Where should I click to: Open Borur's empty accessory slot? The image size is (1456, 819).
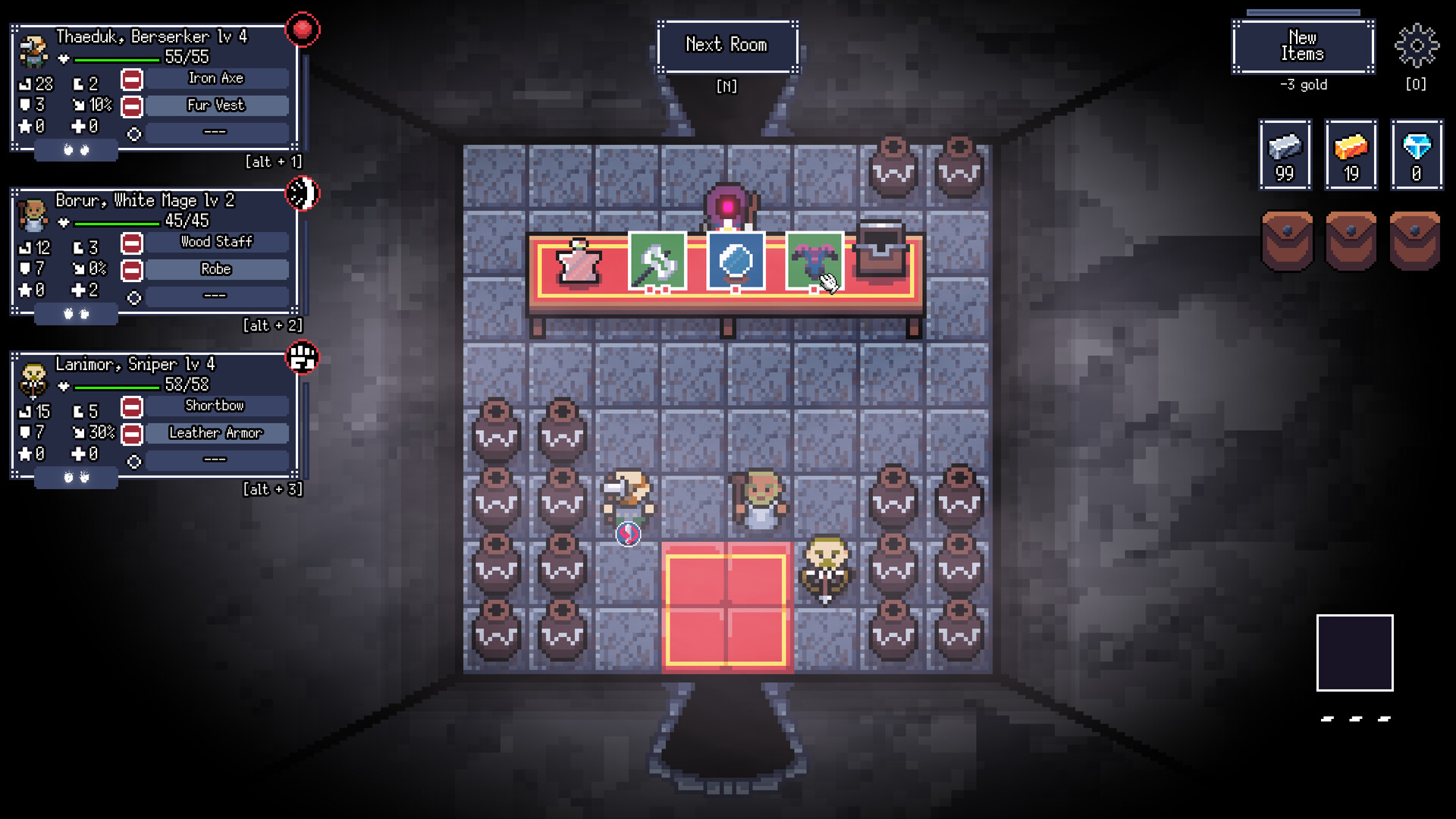click(215, 295)
